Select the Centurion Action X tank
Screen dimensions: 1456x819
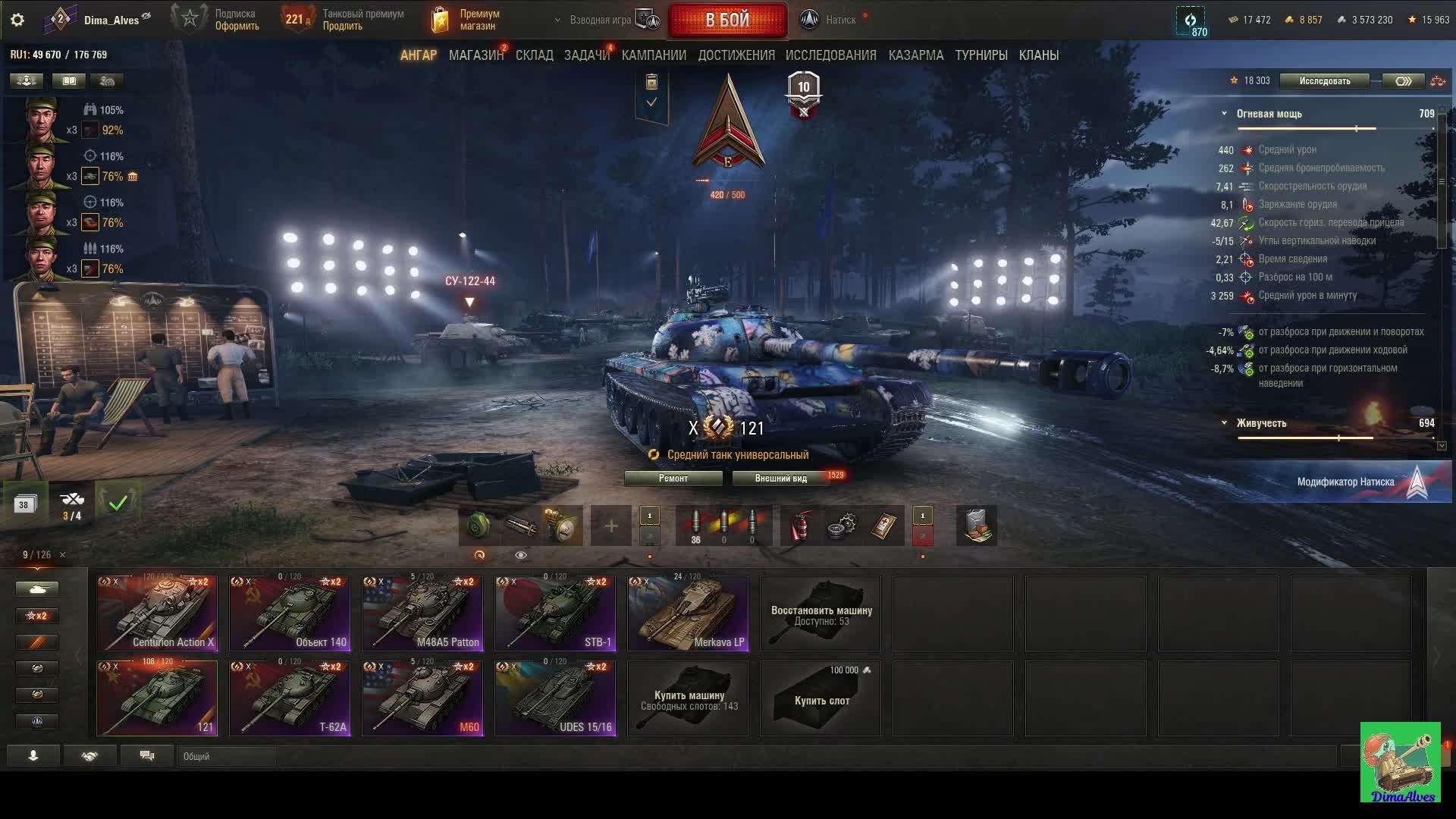157,613
